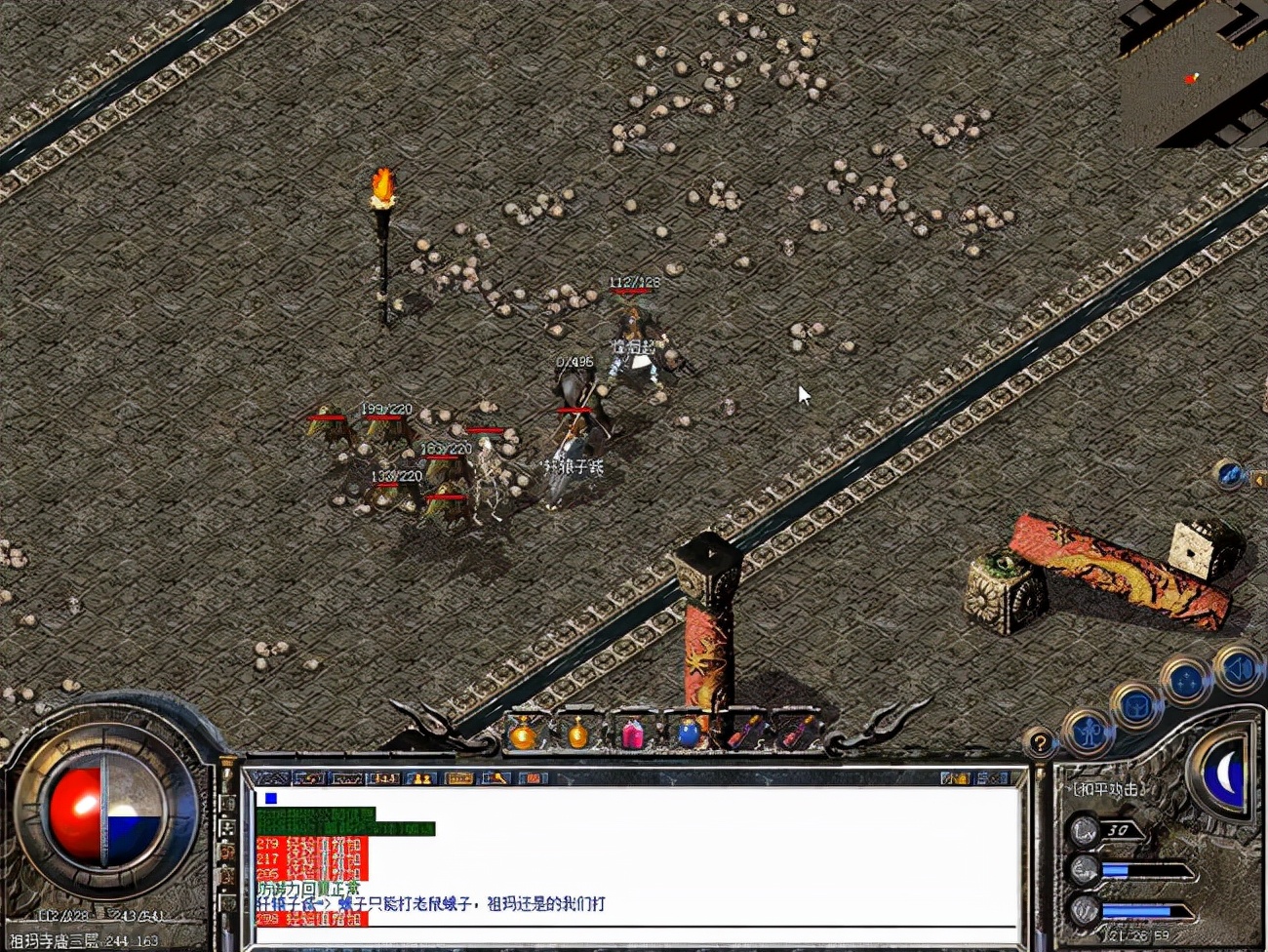
Task: Open the inventory bag round button
Action: [1135, 705]
